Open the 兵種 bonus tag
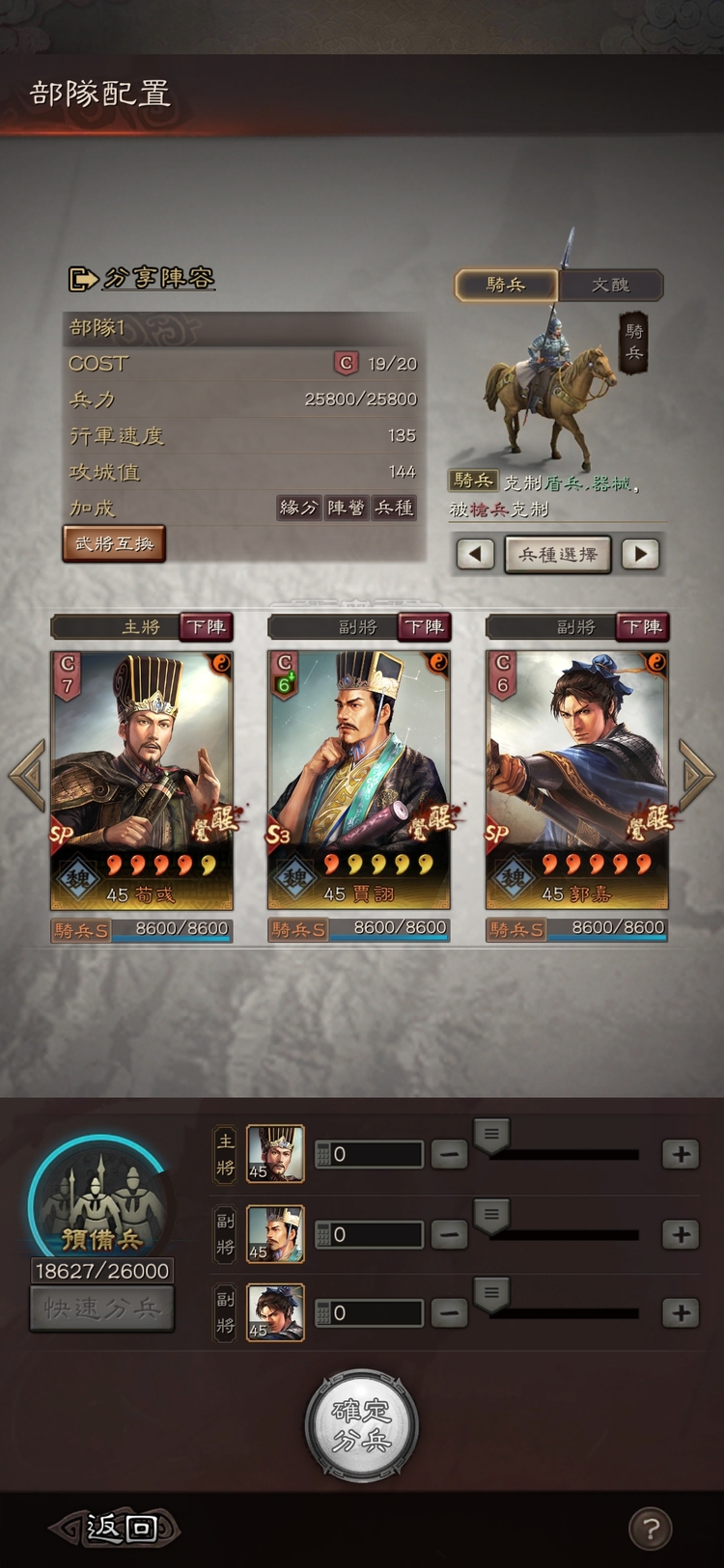Image resolution: width=724 pixels, height=1568 pixels. (394, 509)
